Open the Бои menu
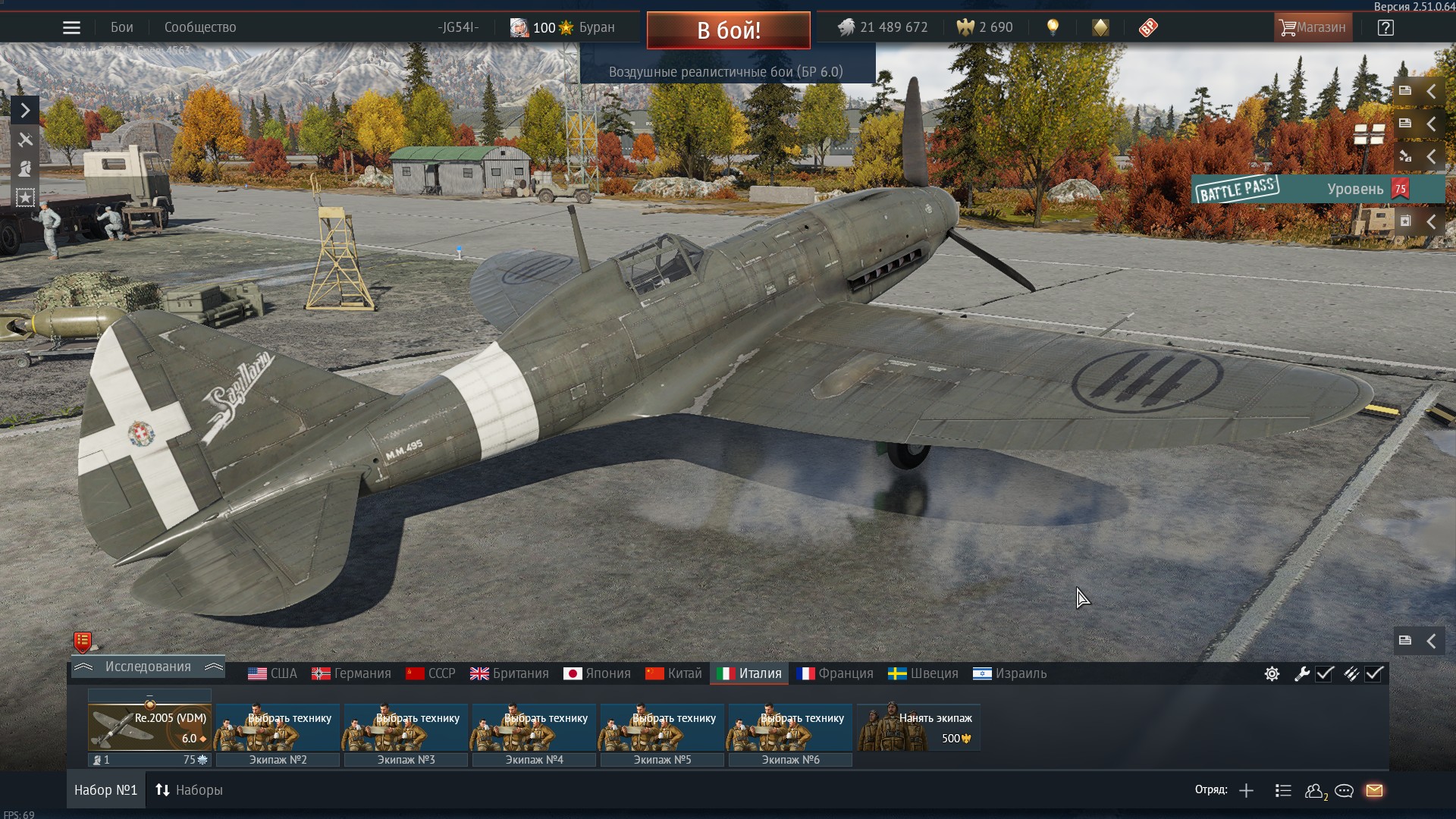The height and width of the screenshot is (819, 1456). [121, 28]
